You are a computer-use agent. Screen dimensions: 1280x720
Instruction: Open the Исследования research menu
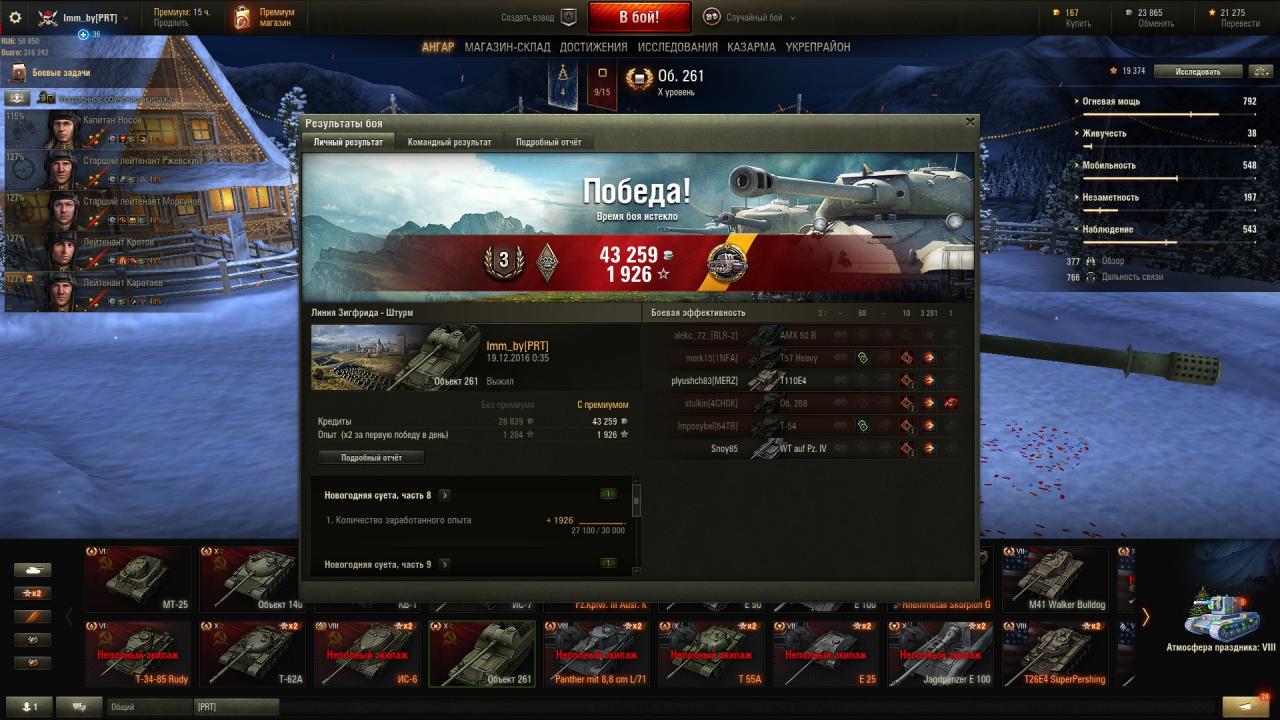tap(678, 47)
